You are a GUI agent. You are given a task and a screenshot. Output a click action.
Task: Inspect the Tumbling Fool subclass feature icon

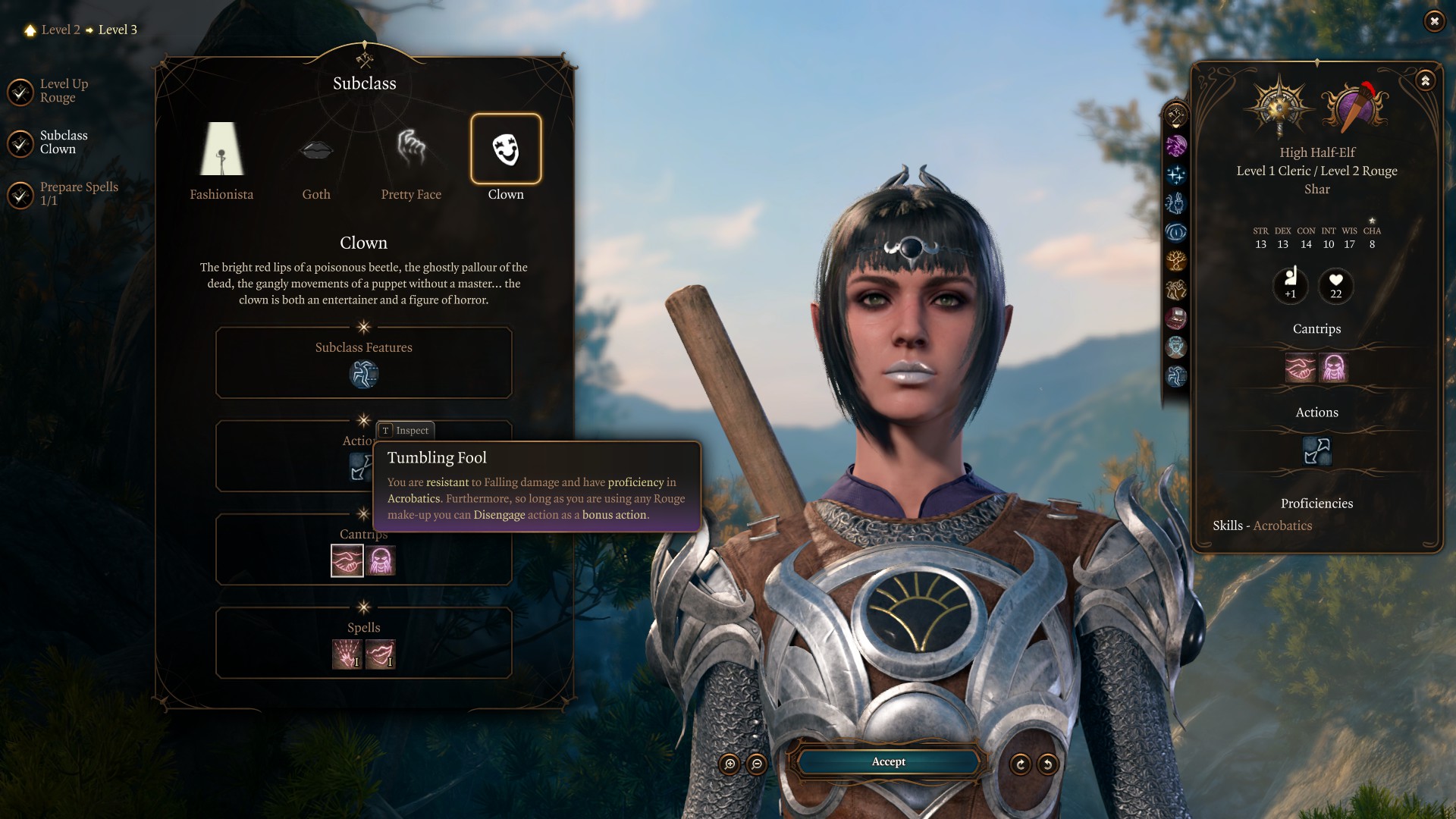click(x=364, y=374)
